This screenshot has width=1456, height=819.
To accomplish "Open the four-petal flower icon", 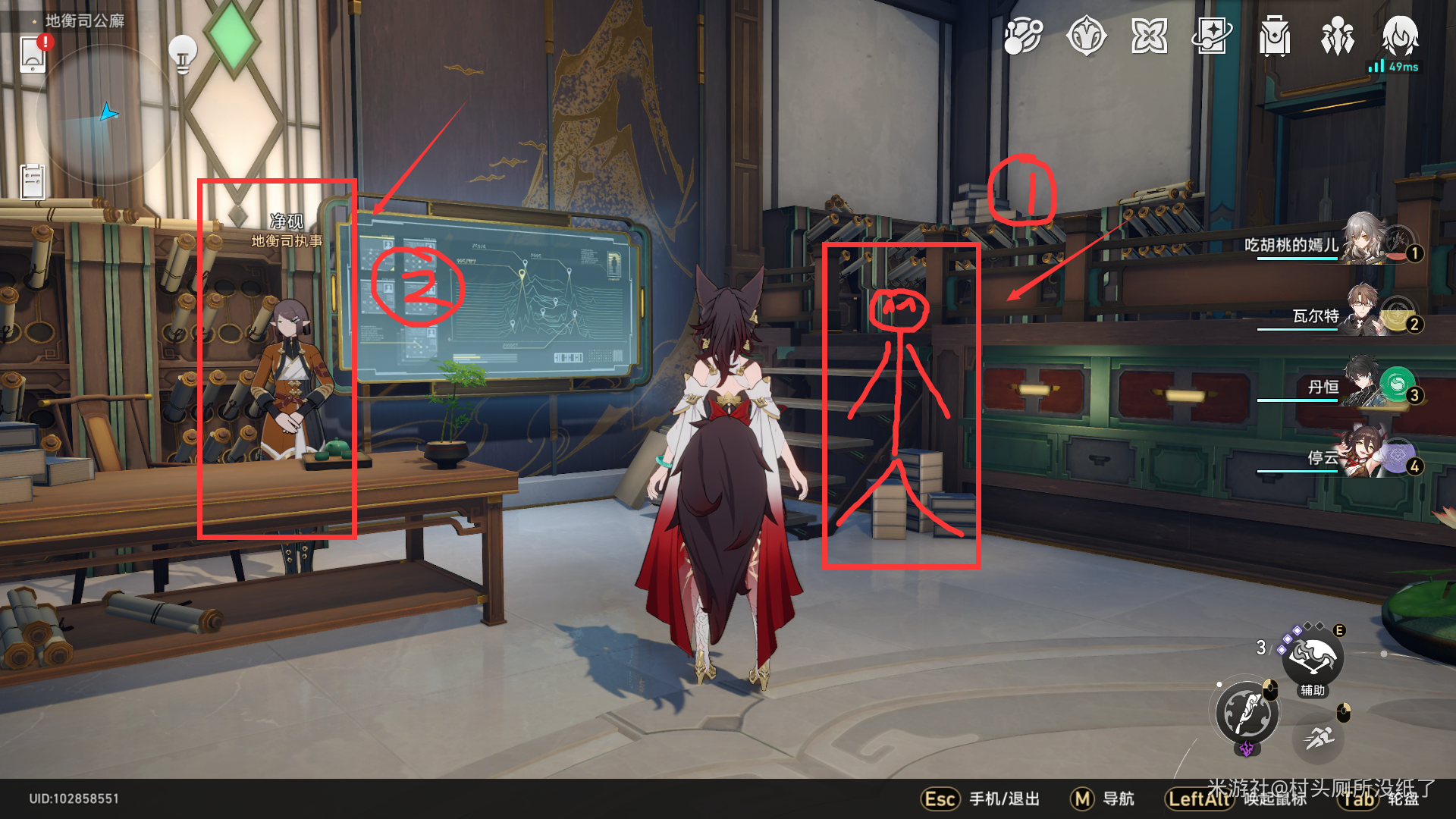I will pos(1149,36).
